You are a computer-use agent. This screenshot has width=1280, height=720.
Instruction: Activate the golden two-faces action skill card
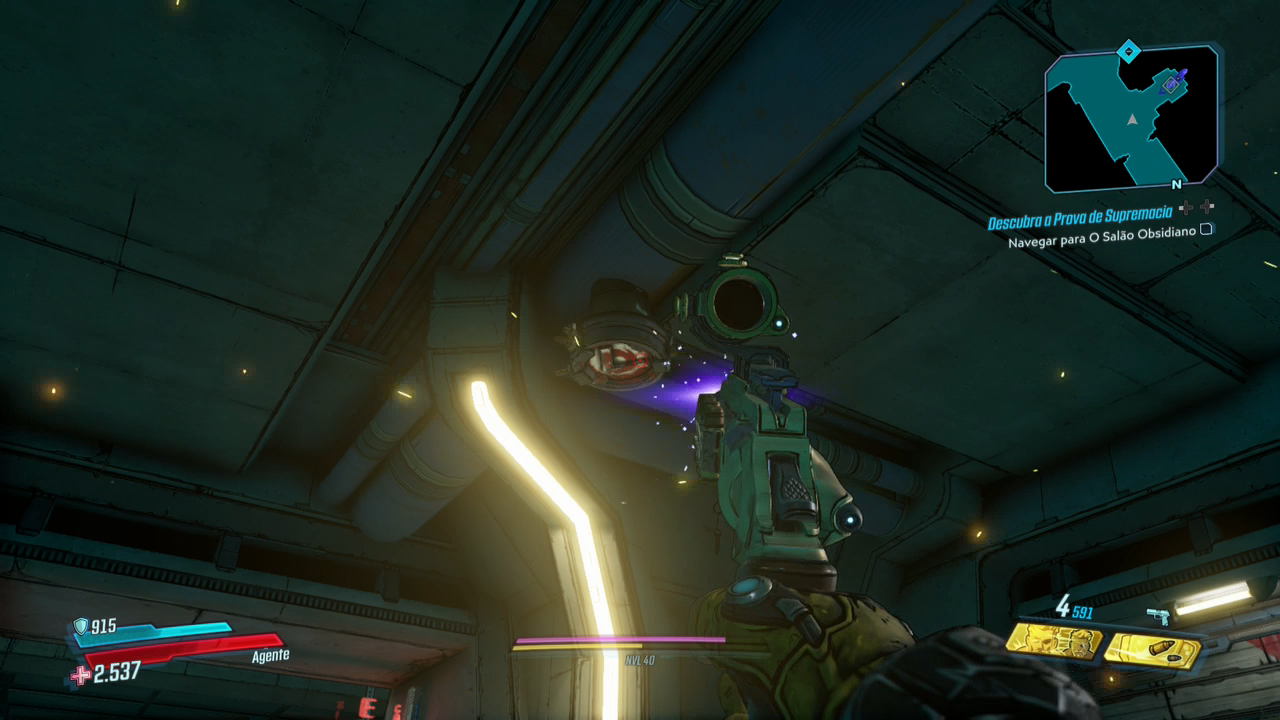click(x=1053, y=641)
